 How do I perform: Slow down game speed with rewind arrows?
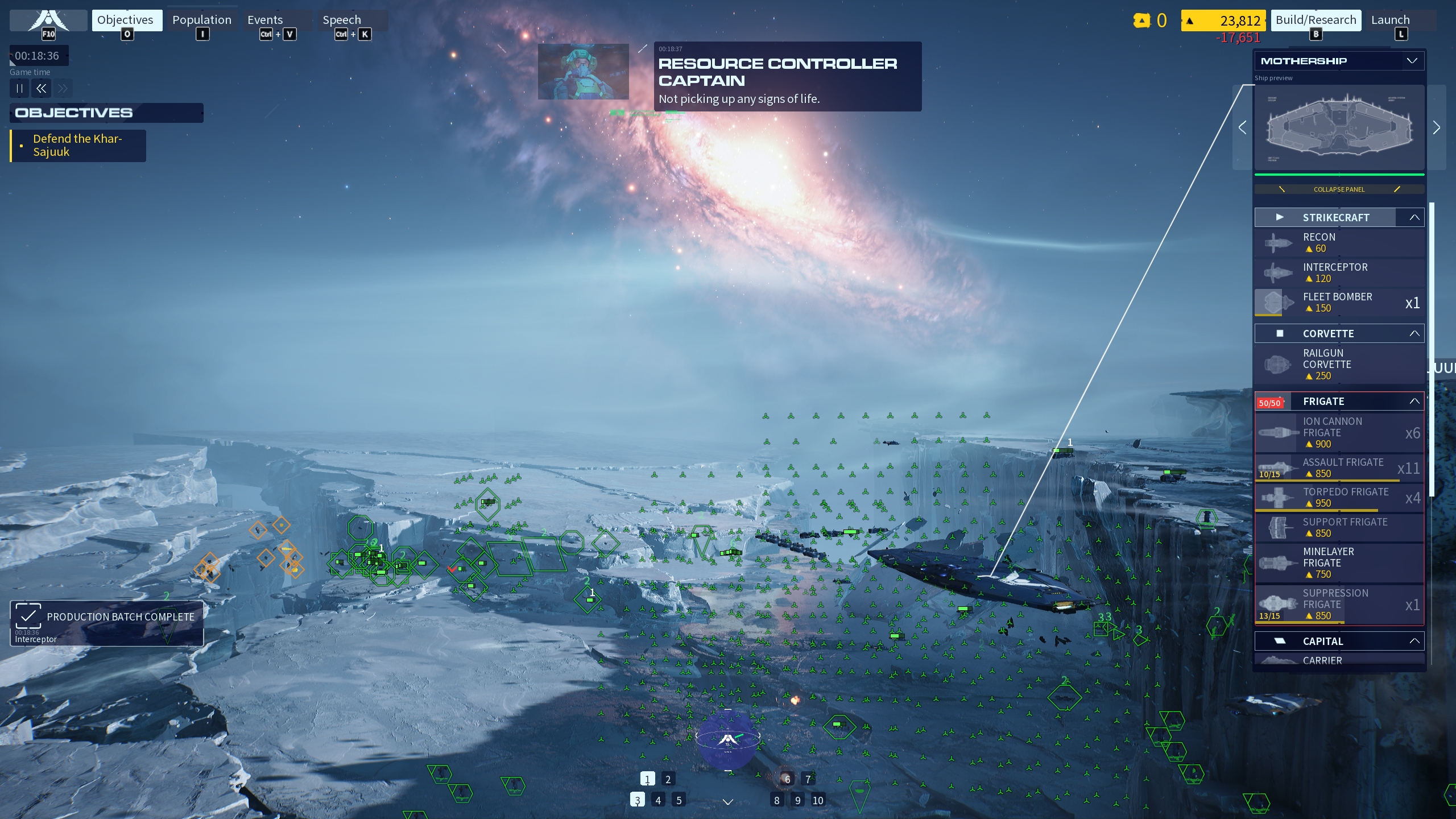(x=41, y=88)
